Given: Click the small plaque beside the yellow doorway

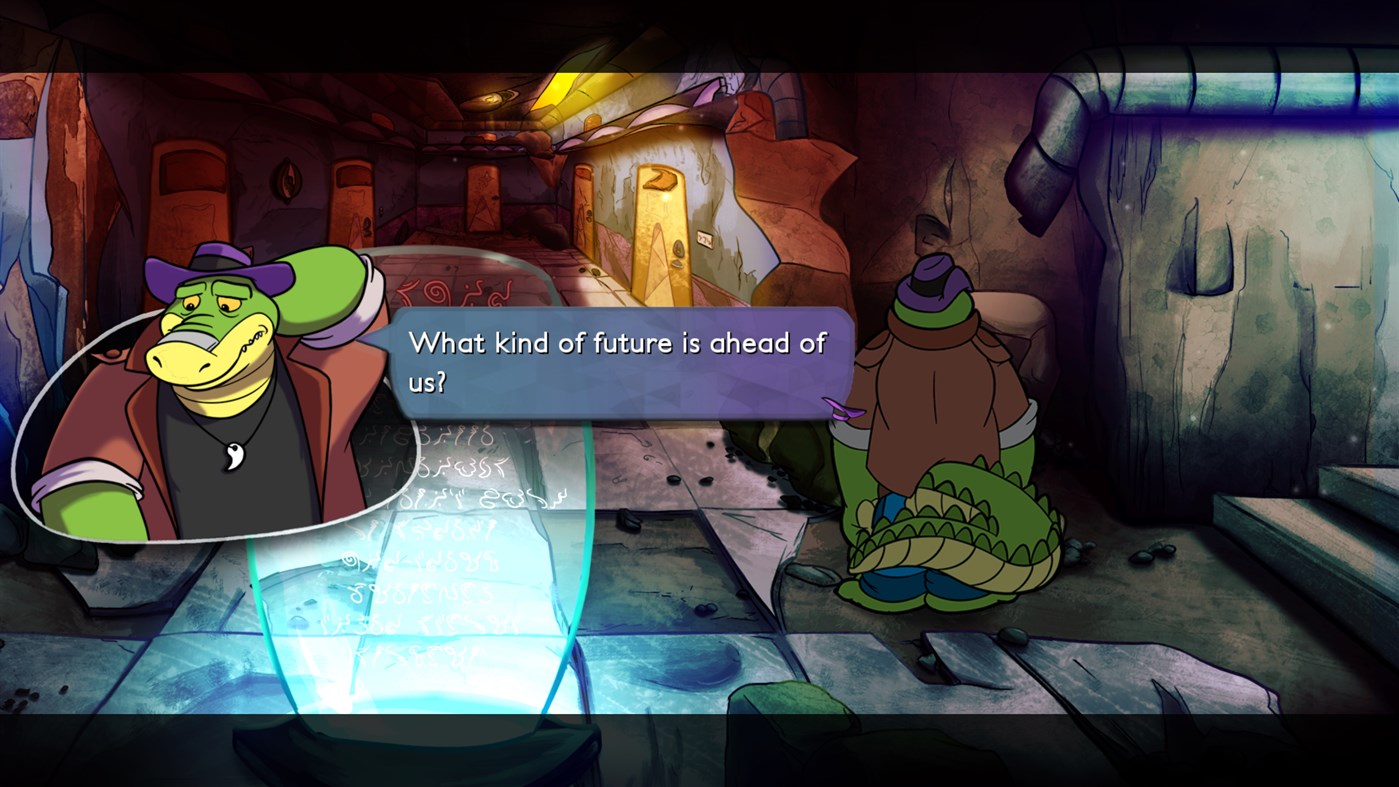Looking at the screenshot, I should [x=705, y=236].
